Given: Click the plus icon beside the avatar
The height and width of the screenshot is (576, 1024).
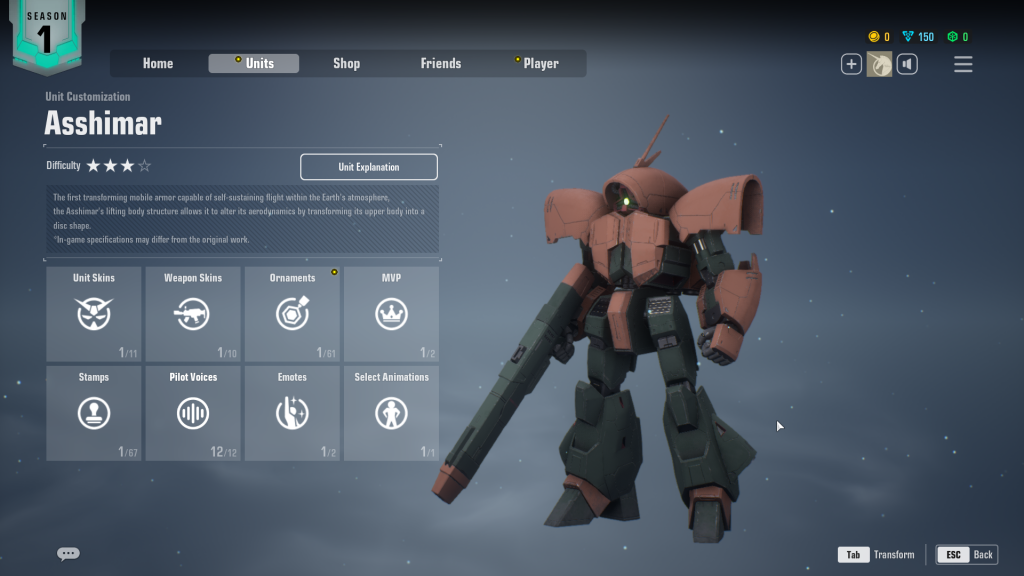Looking at the screenshot, I should 851,65.
